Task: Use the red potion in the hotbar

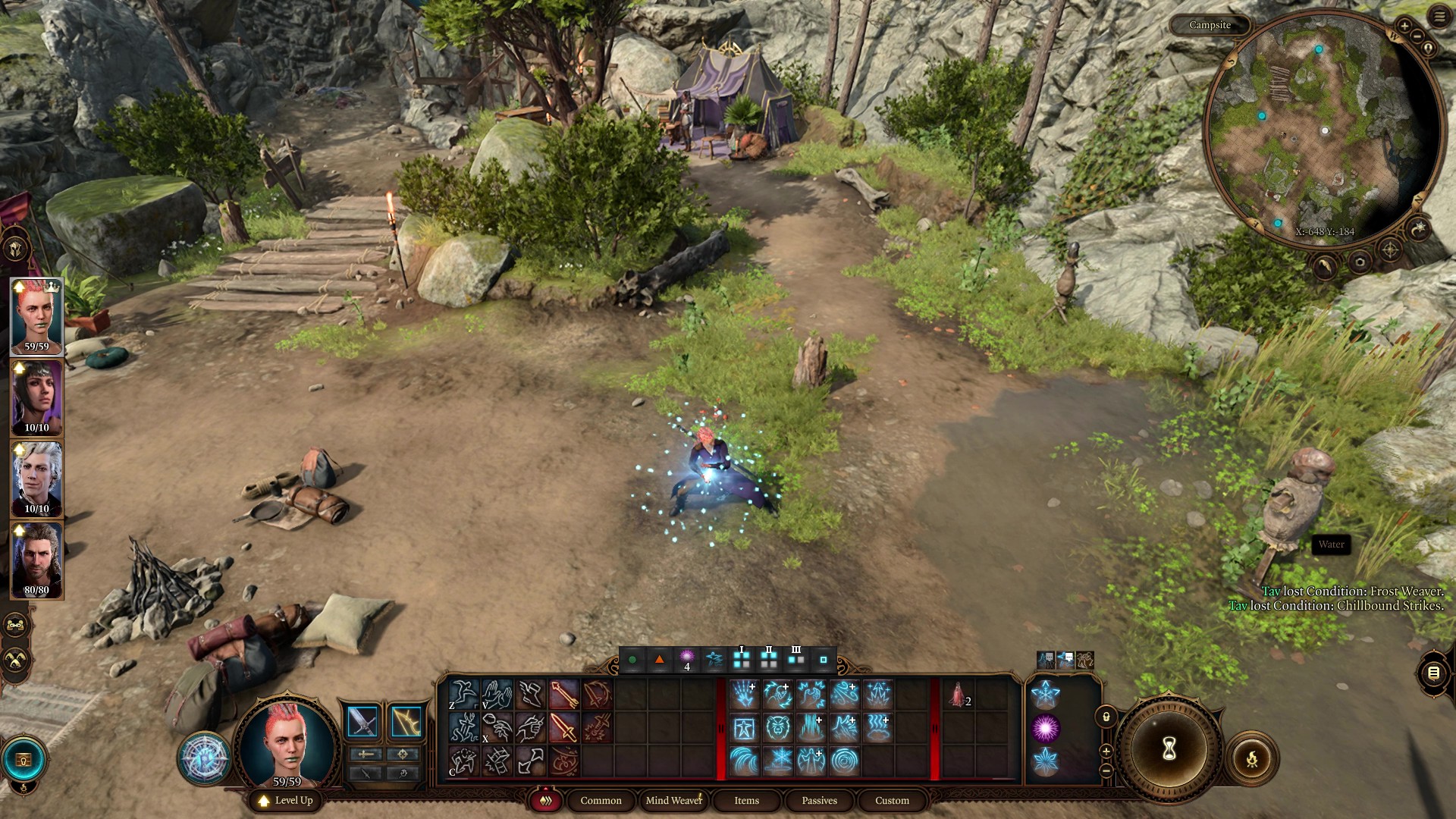Action: tap(958, 695)
